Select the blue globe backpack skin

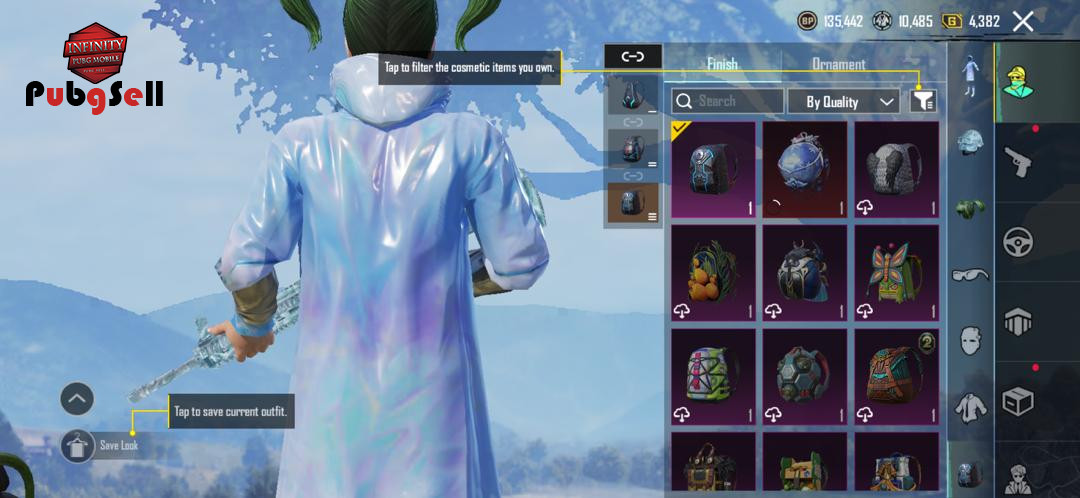tap(804, 169)
